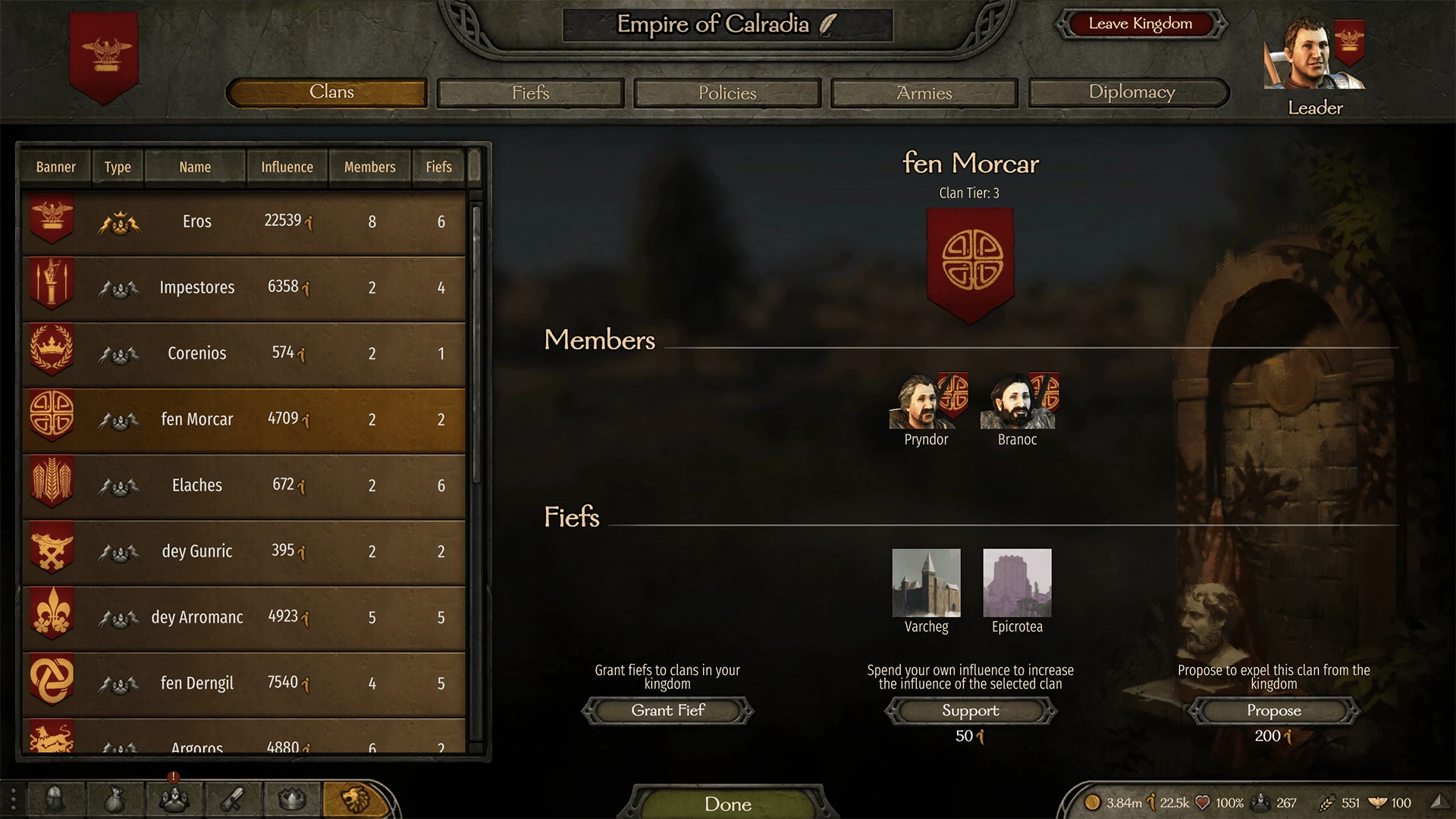This screenshot has width=1456, height=819.
Task: Open inventory with the money bag icon
Action: coord(115,800)
